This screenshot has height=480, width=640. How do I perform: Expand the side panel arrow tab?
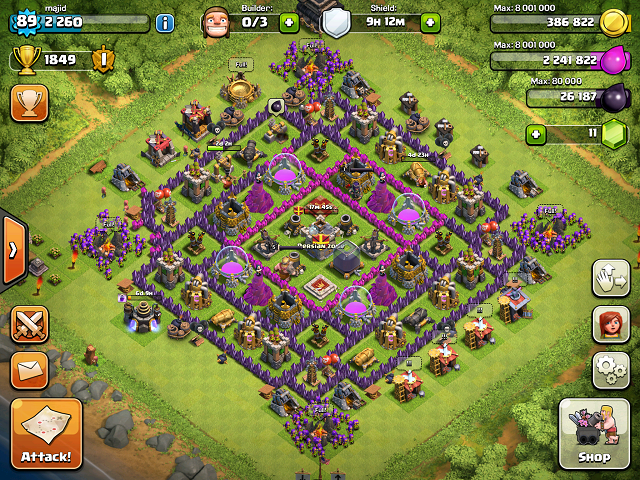point(11,248)
